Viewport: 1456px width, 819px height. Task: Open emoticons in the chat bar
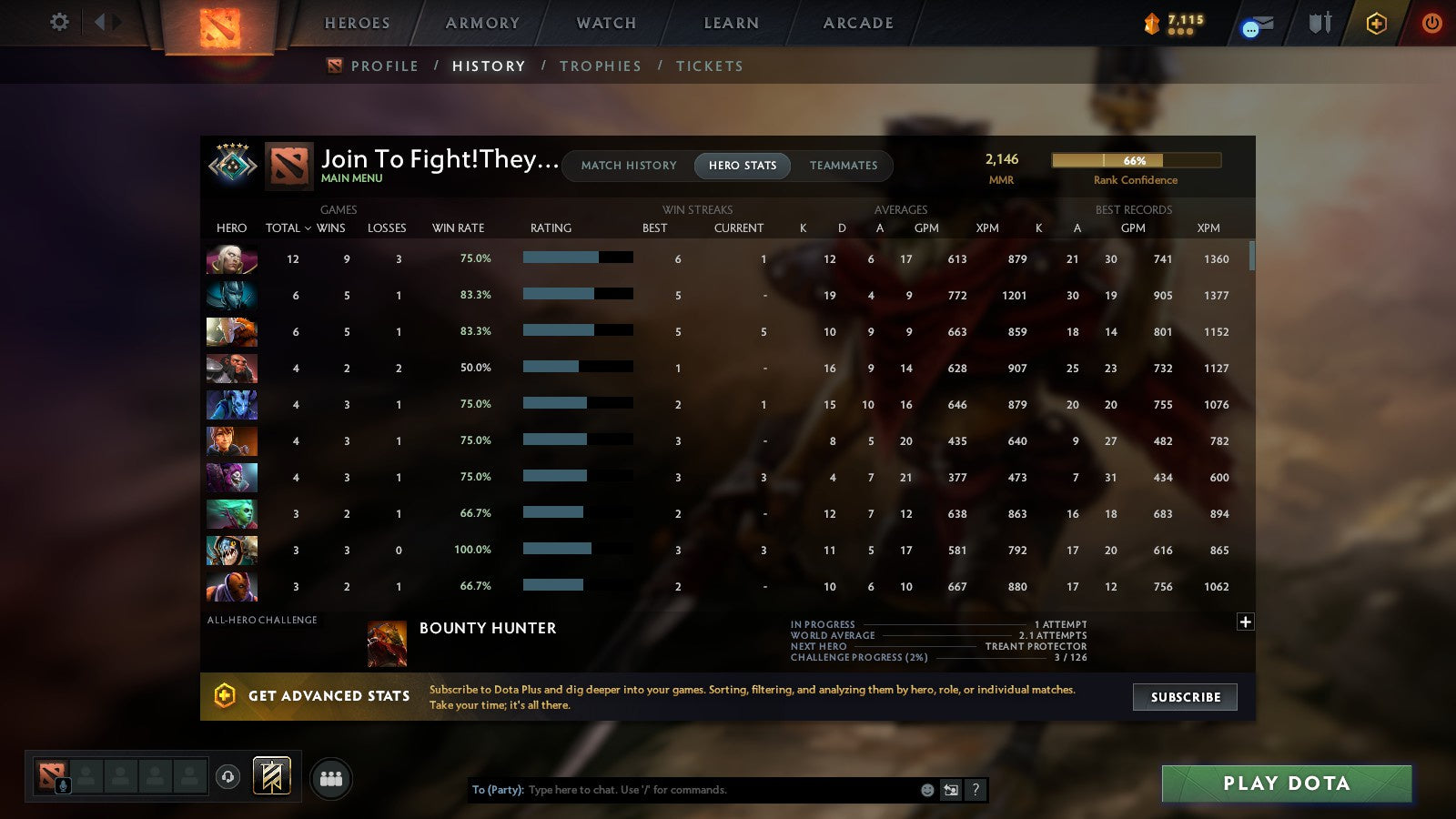[925, 790]
